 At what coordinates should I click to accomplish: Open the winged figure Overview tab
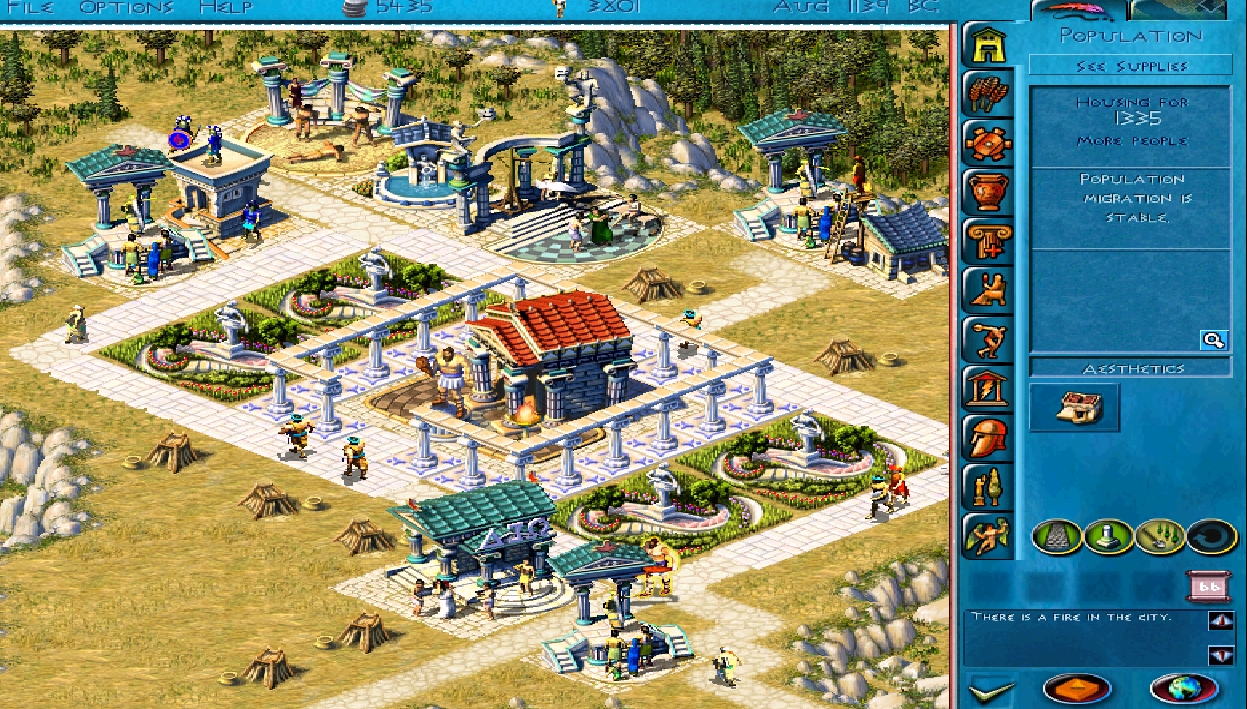(x=988, y=535)
